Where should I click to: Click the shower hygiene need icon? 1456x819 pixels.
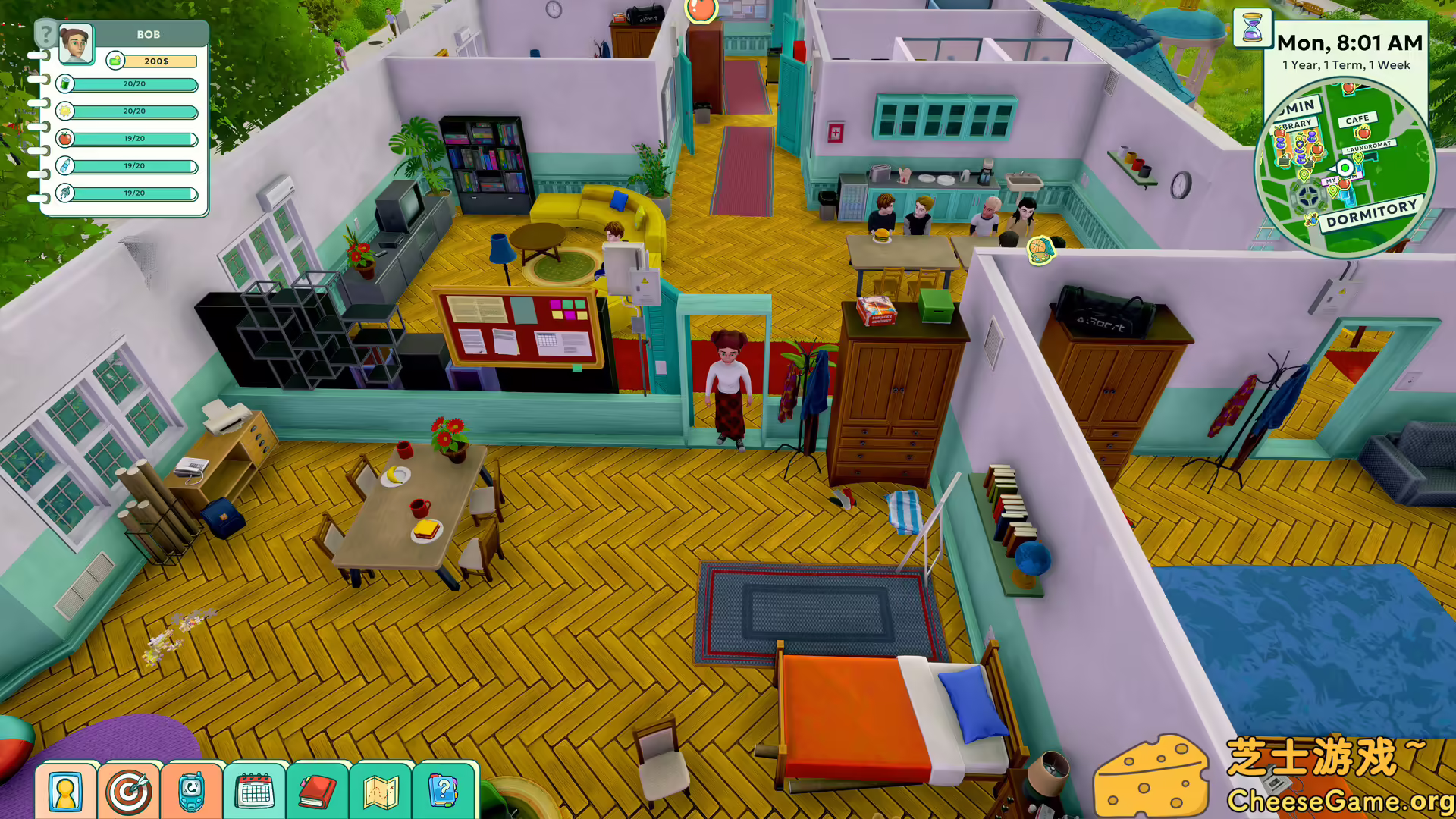click(64, 192)
